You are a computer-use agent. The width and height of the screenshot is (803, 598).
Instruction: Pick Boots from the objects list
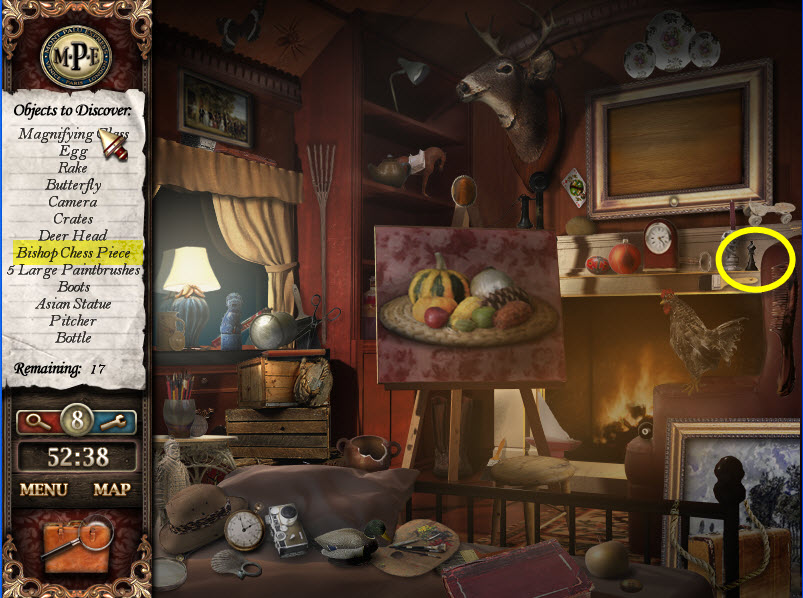(73, 287)
